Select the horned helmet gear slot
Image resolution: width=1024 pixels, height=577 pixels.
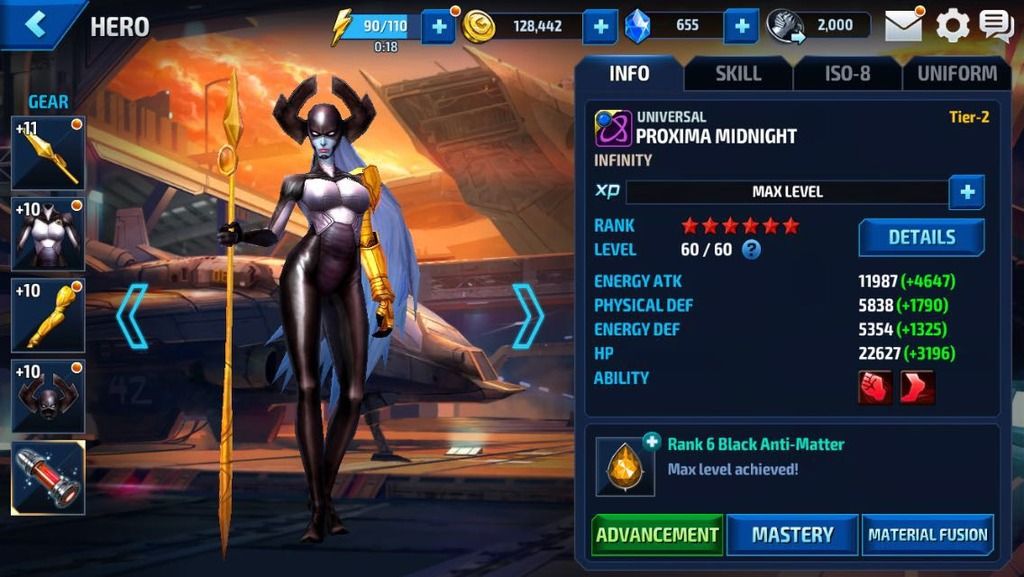tap(48, 397)
